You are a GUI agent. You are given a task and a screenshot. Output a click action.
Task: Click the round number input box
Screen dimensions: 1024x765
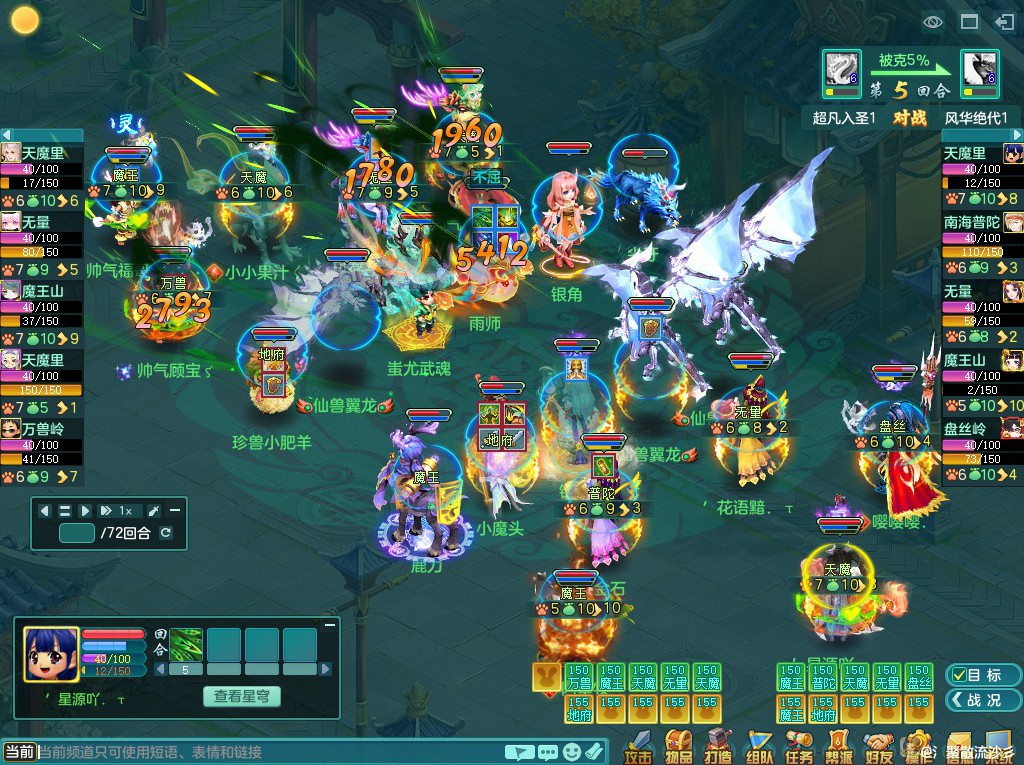tap(77, 533)
